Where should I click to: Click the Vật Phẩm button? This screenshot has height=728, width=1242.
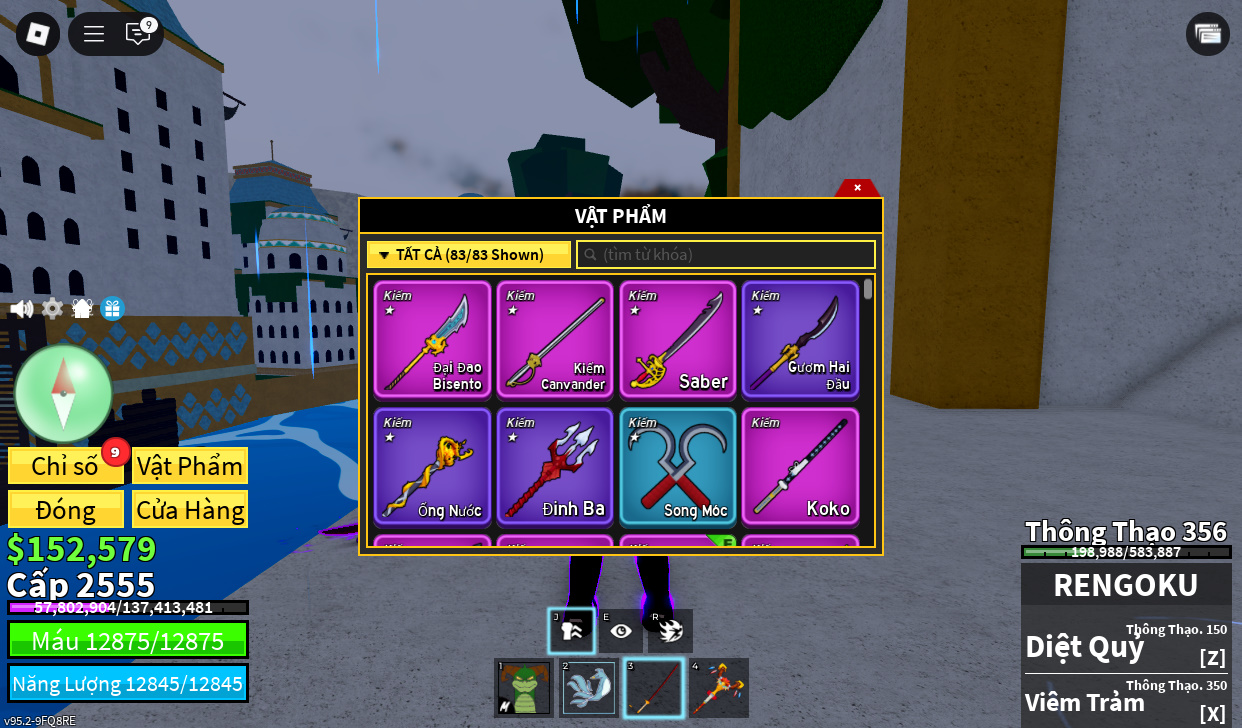[x=190, y=466]
